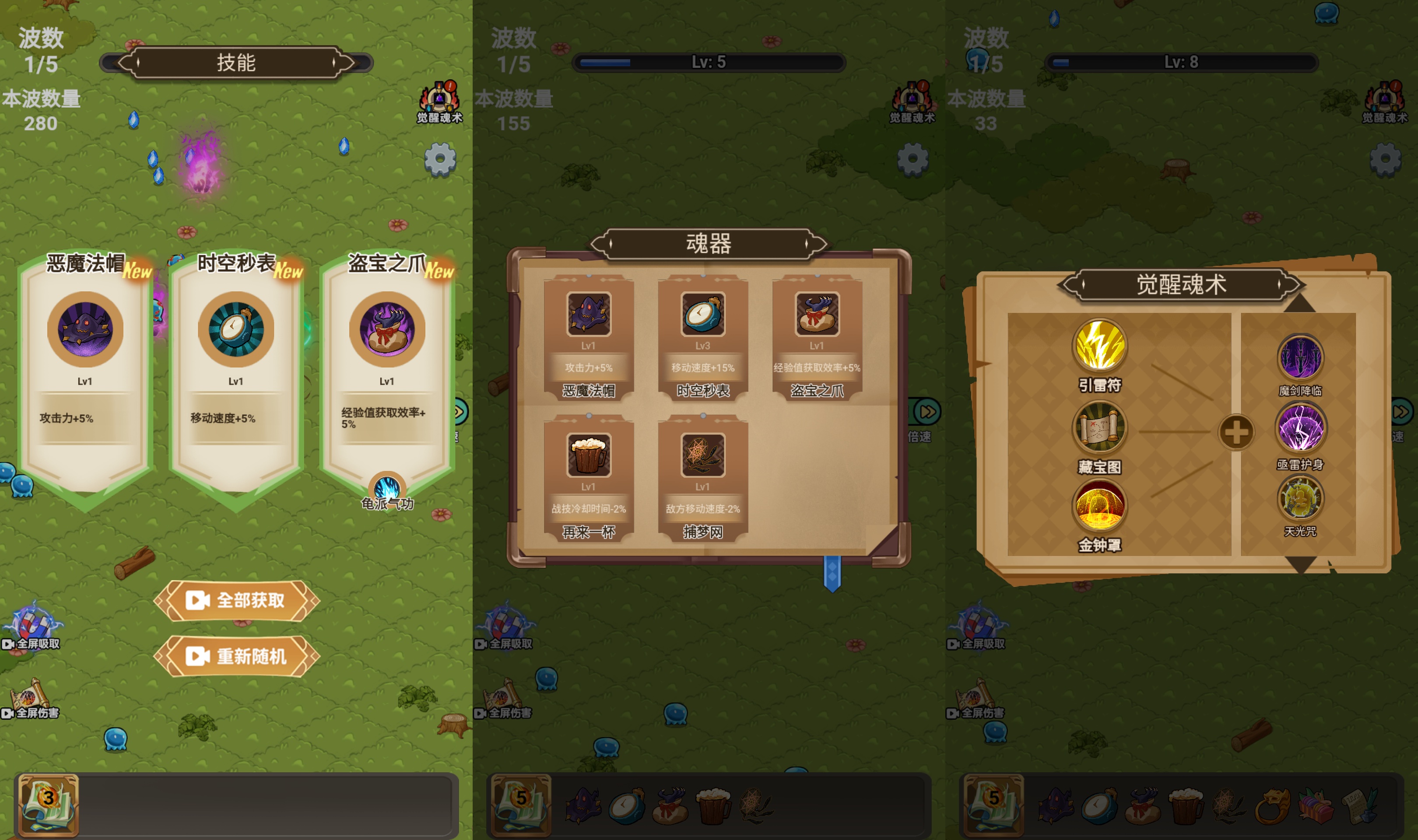Select the 天光咒 soul art
This screenshot has height=840, width=1418.
click(x=1300, y=499)
